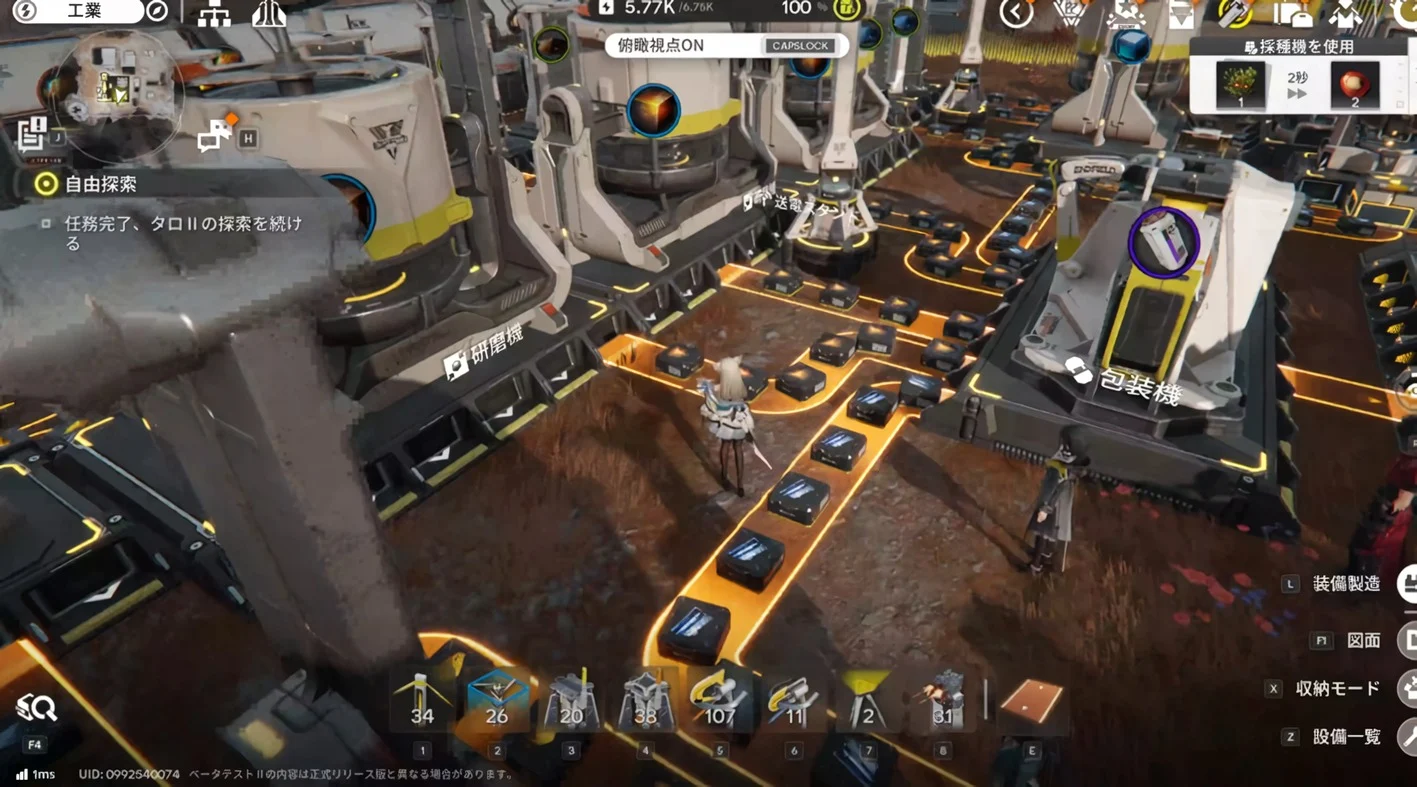Choose the blue cube item with count 26
Viewport: 1417px width, 787px height.
[x=496, y=700]
